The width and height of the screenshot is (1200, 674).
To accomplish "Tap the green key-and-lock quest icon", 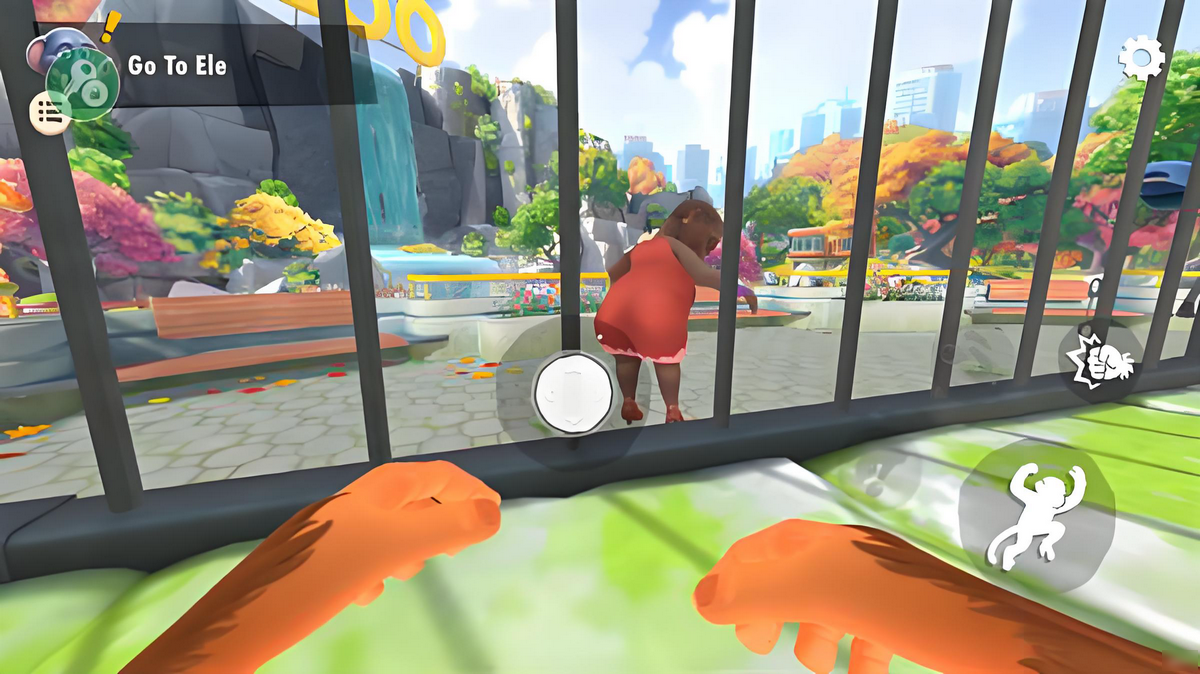I will (83, 83).
